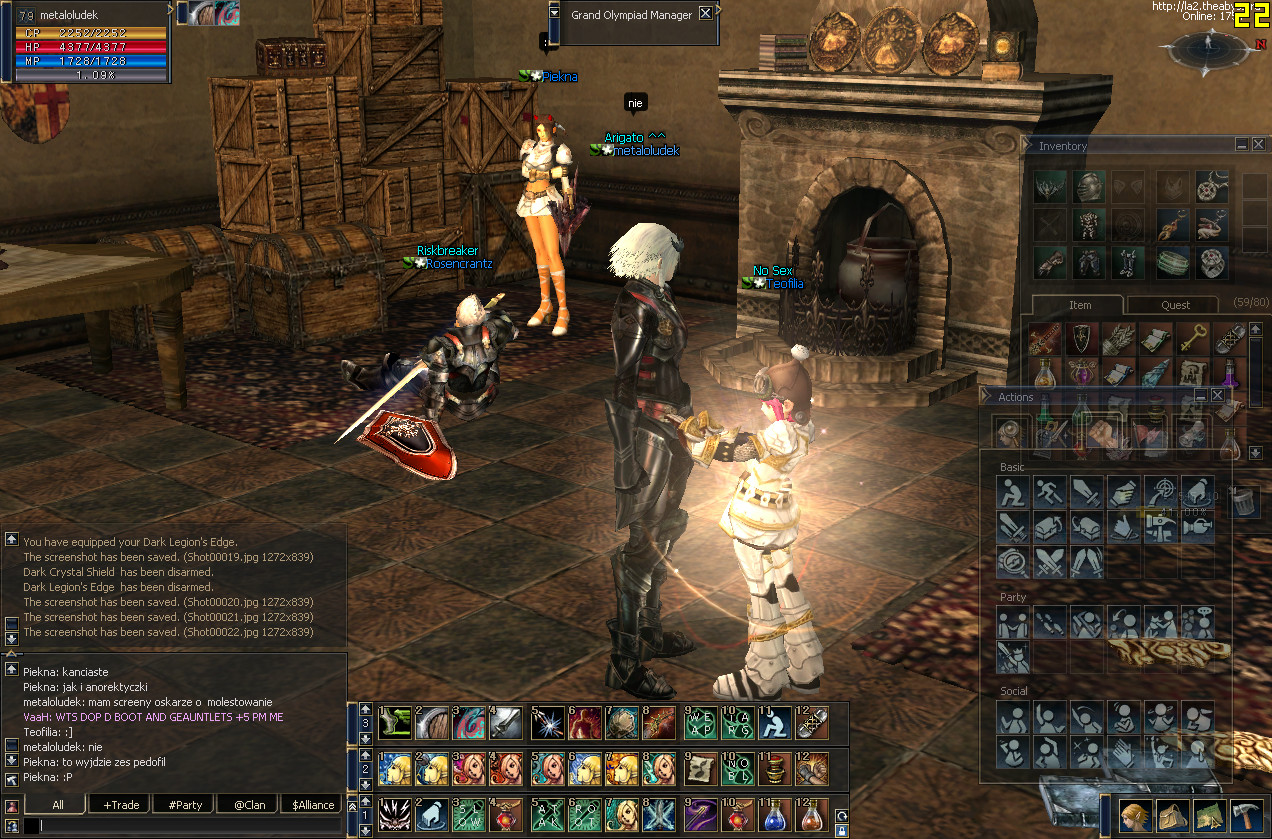
Task: Toggle the hotbar lock padlock button
Action: tap(842, 831)
